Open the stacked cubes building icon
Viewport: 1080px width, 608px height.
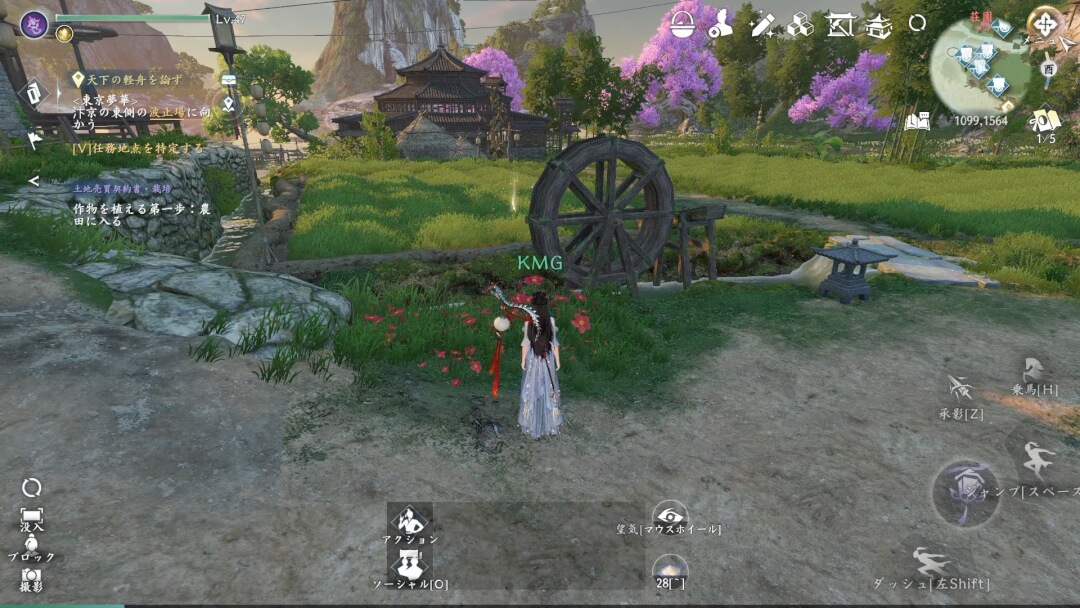coord(800,25)
